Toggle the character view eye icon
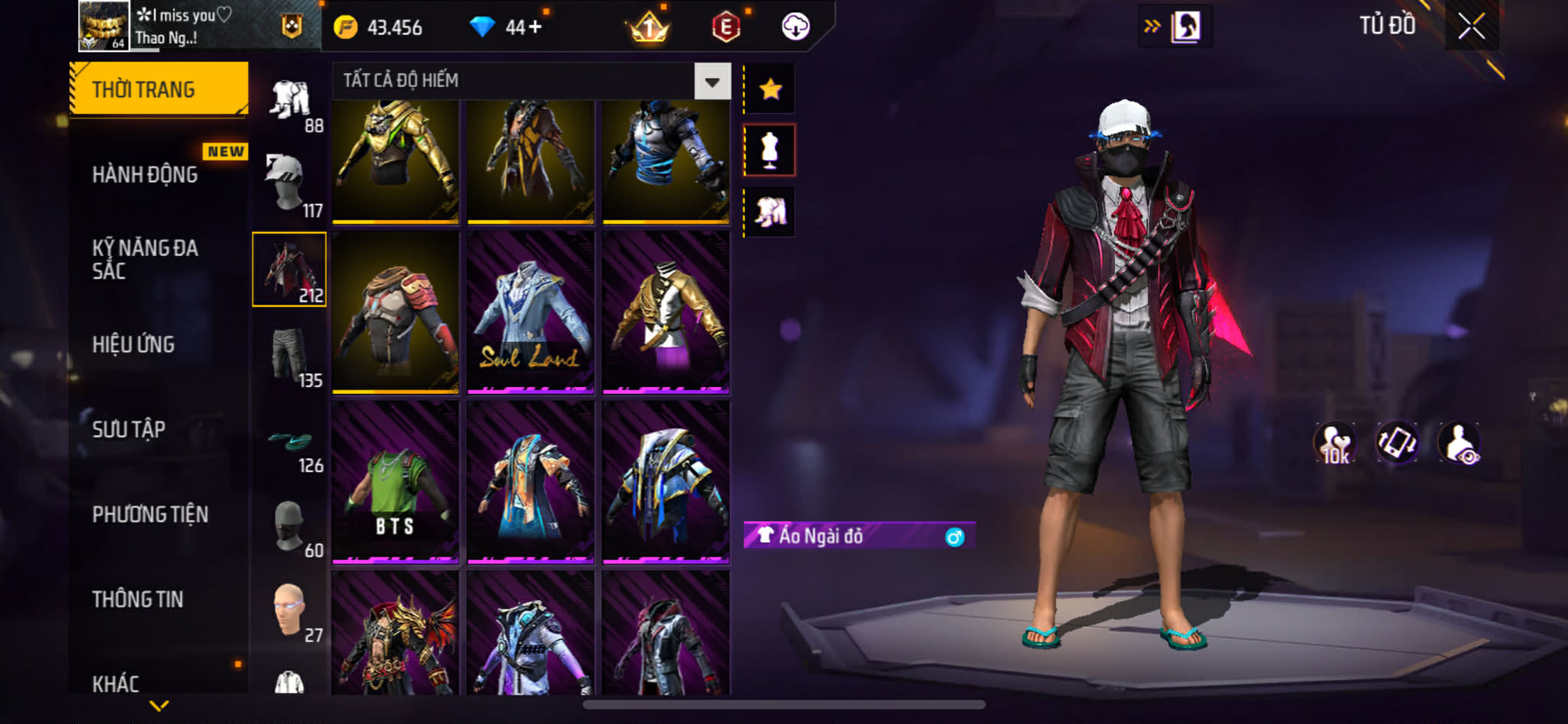The image size is (1568, 724). click(x=1459, y=444)
